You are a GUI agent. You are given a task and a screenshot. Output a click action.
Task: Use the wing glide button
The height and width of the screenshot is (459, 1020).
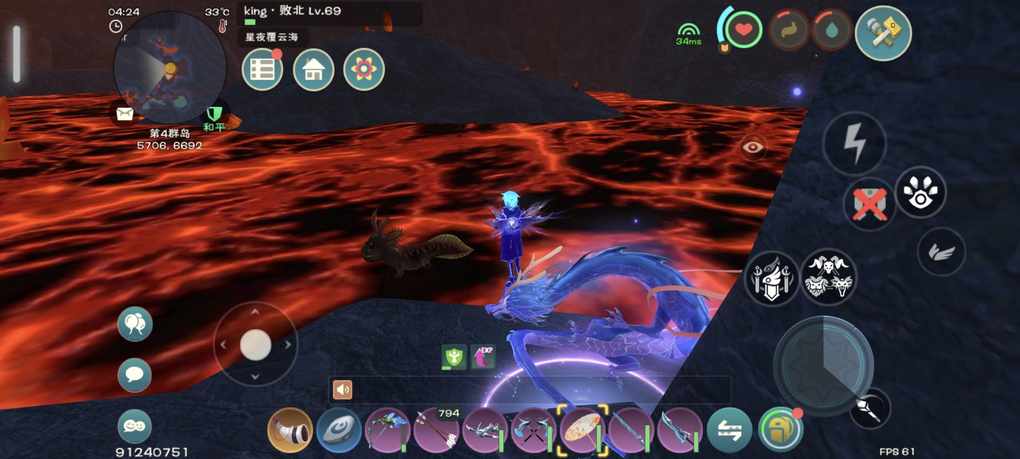pos(941,251)
